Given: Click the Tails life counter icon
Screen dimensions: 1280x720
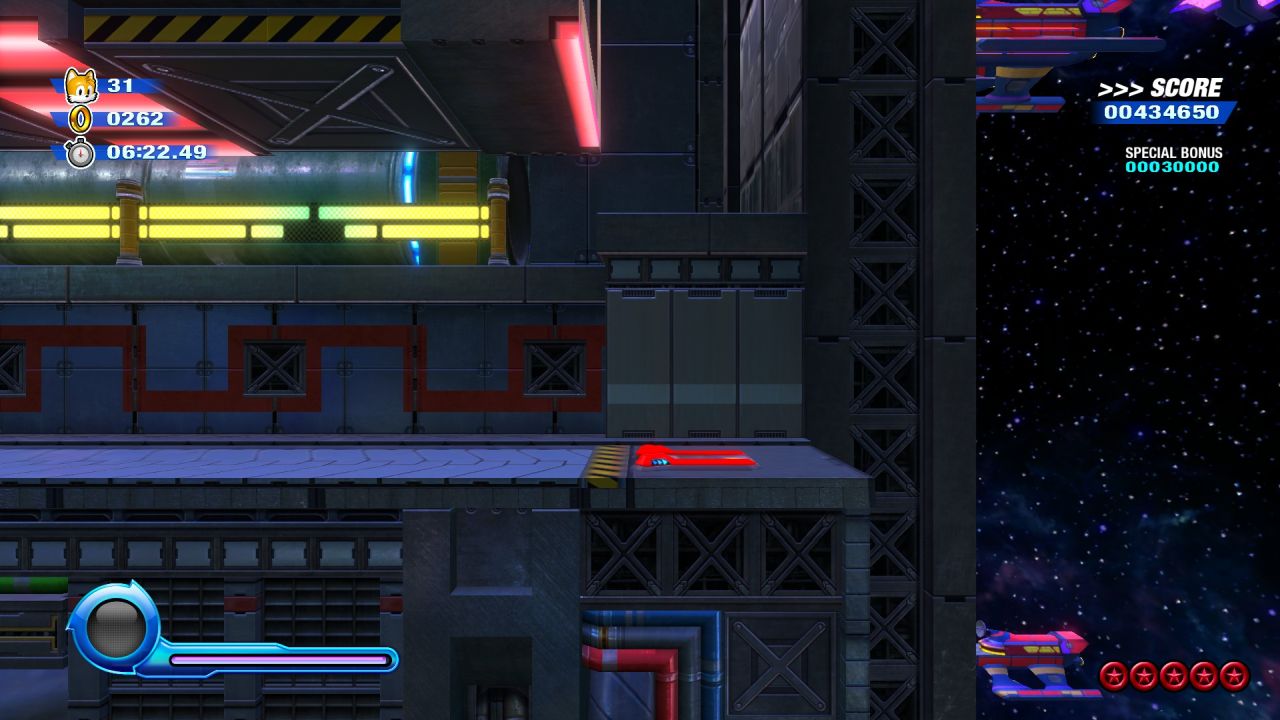Looking at the screenshot, I should [x=79, y=86].
